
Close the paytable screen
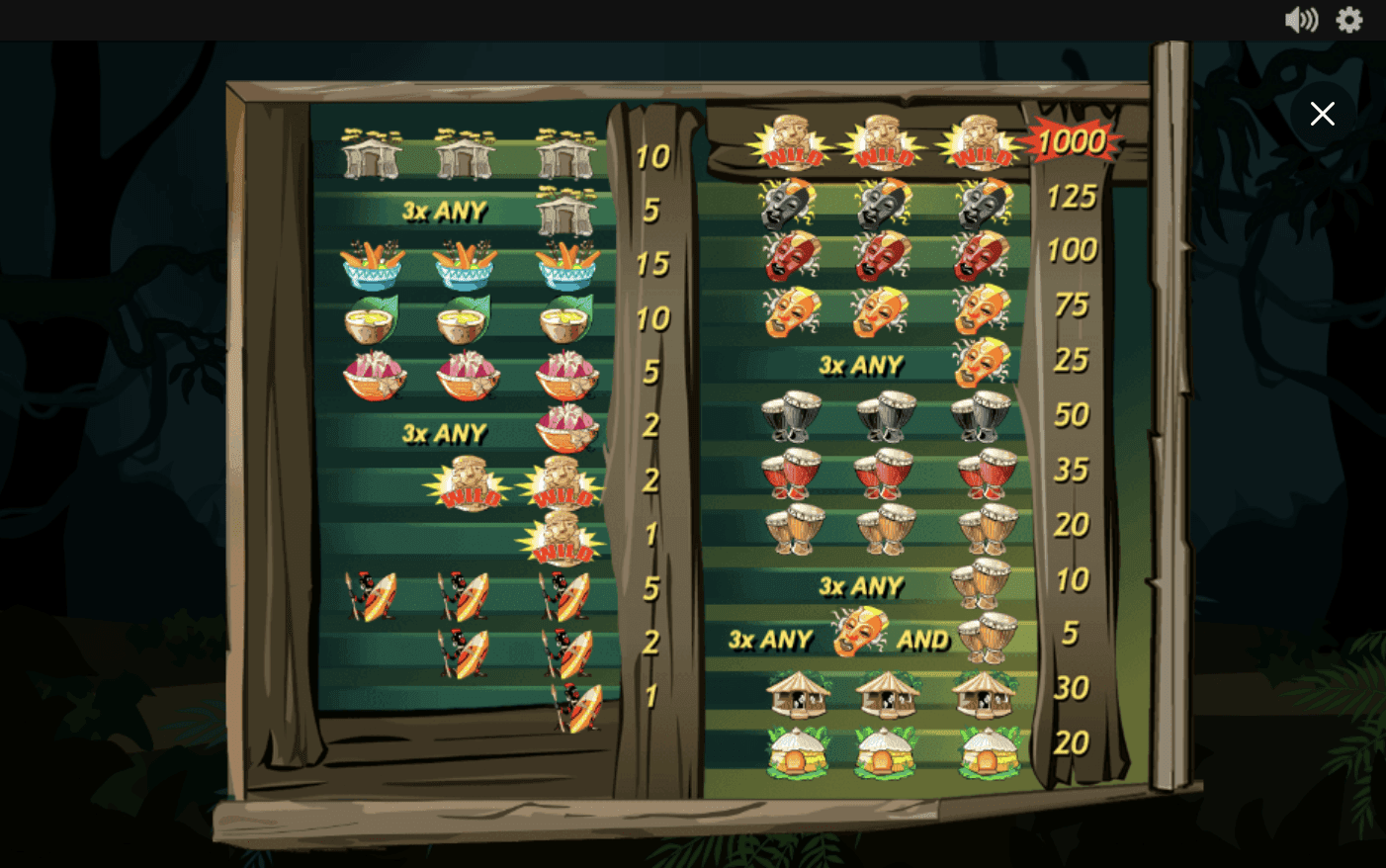(x=1323, y=114)
